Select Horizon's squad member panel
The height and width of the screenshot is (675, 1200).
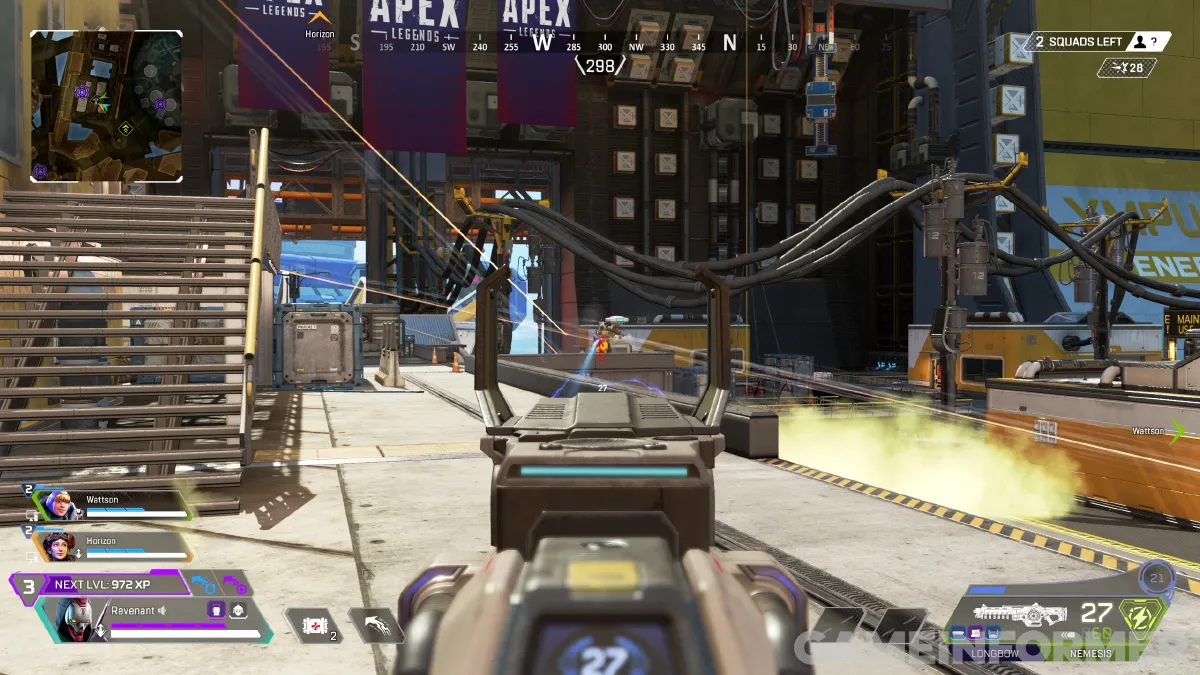click(x=112, y=546)
